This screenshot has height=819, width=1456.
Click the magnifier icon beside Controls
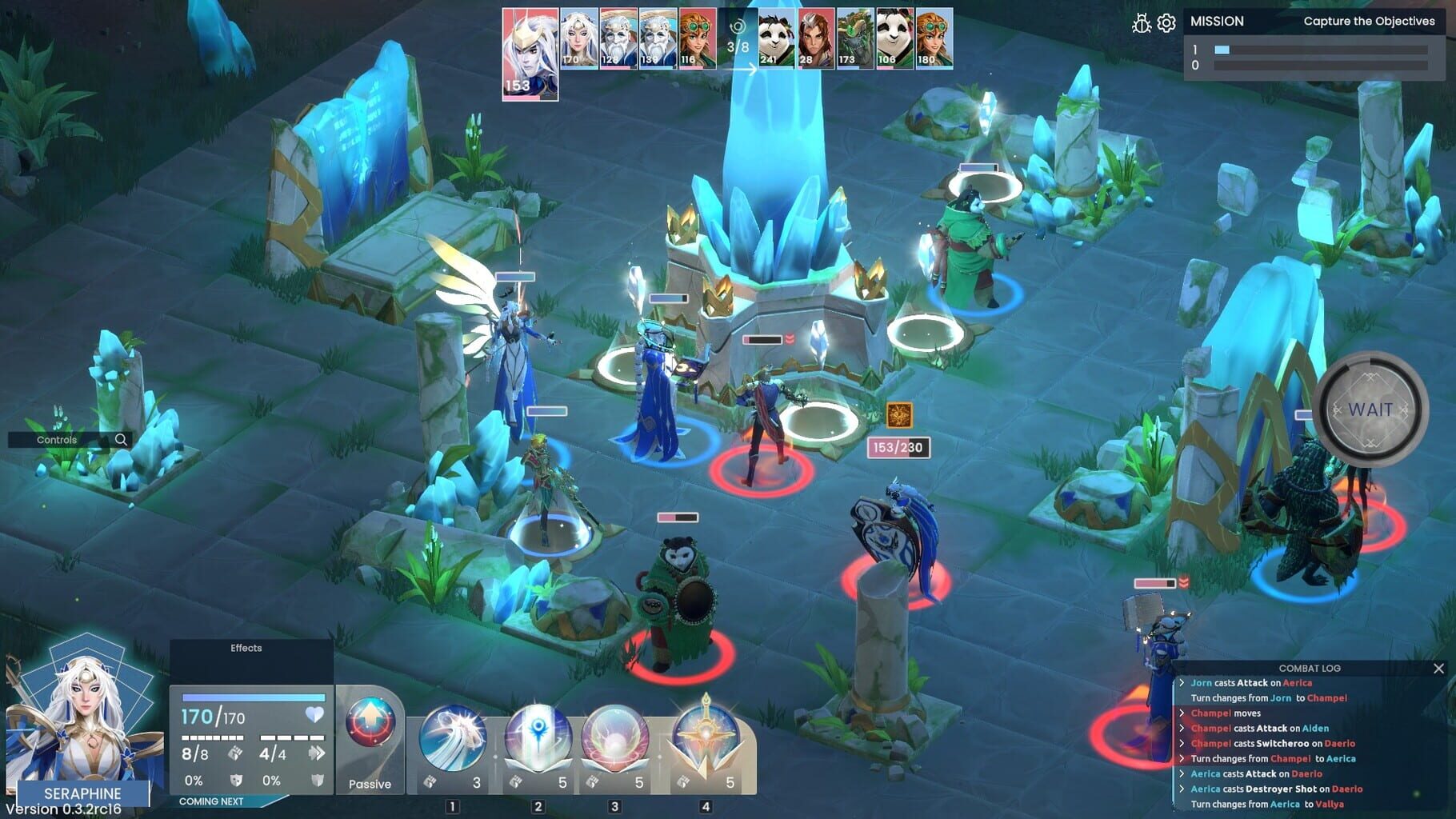(x=120, y=440)
